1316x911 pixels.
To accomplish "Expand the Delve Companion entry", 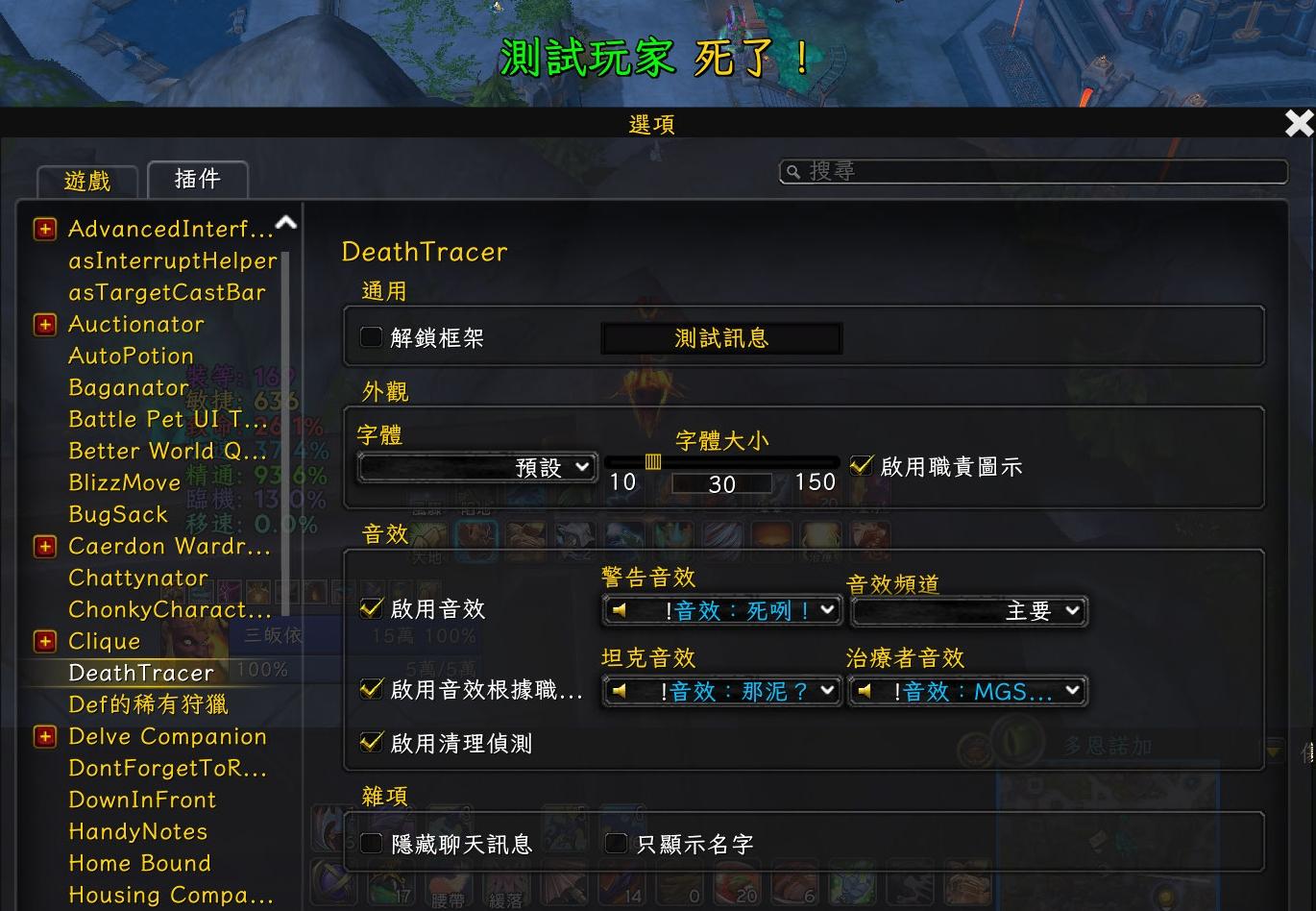I will point(45,737).
